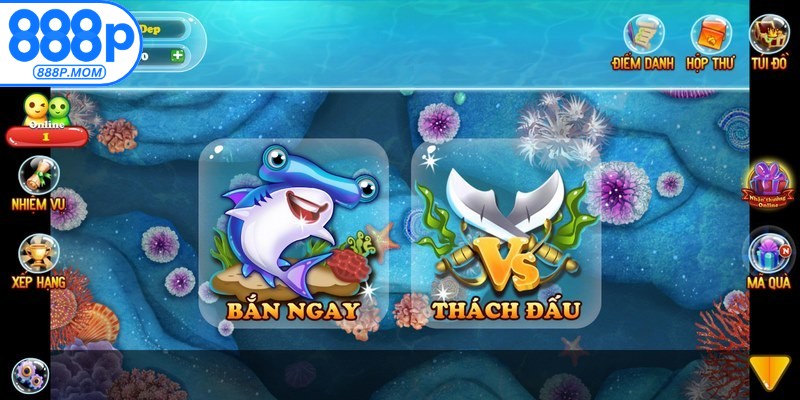The width and height of the screenshot is (800, 400).
Task: Choose the Thách Đấu versus mode
Action: pos(505,234)
